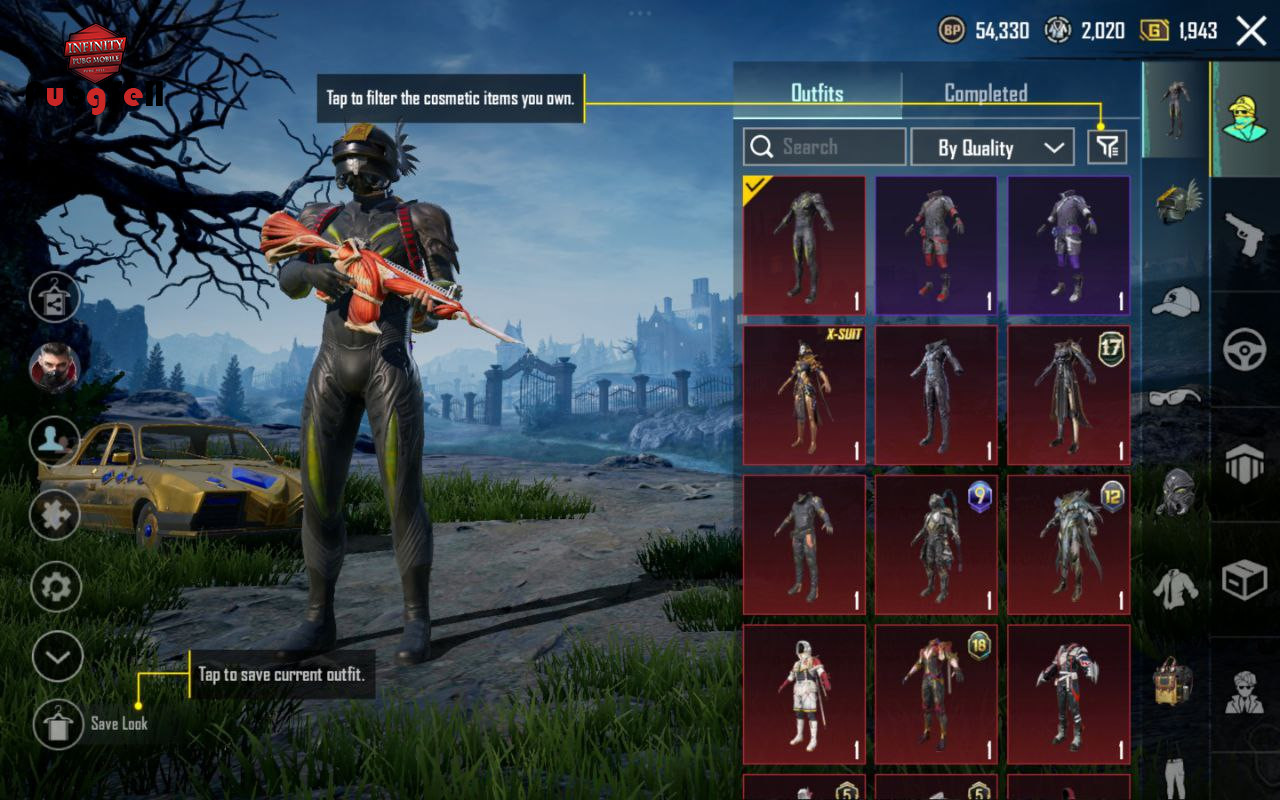Toggle the owned items filter

[x=1107, y=148]
